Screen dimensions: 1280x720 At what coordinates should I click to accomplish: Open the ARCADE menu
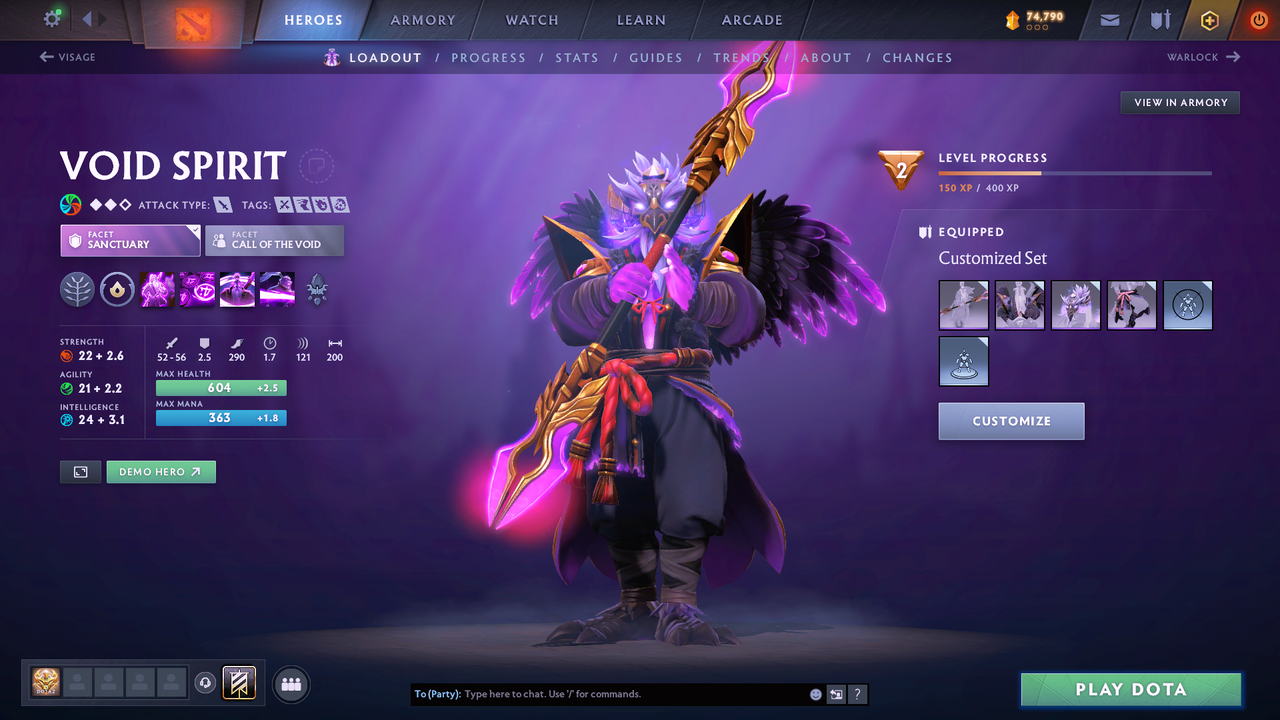751,20
